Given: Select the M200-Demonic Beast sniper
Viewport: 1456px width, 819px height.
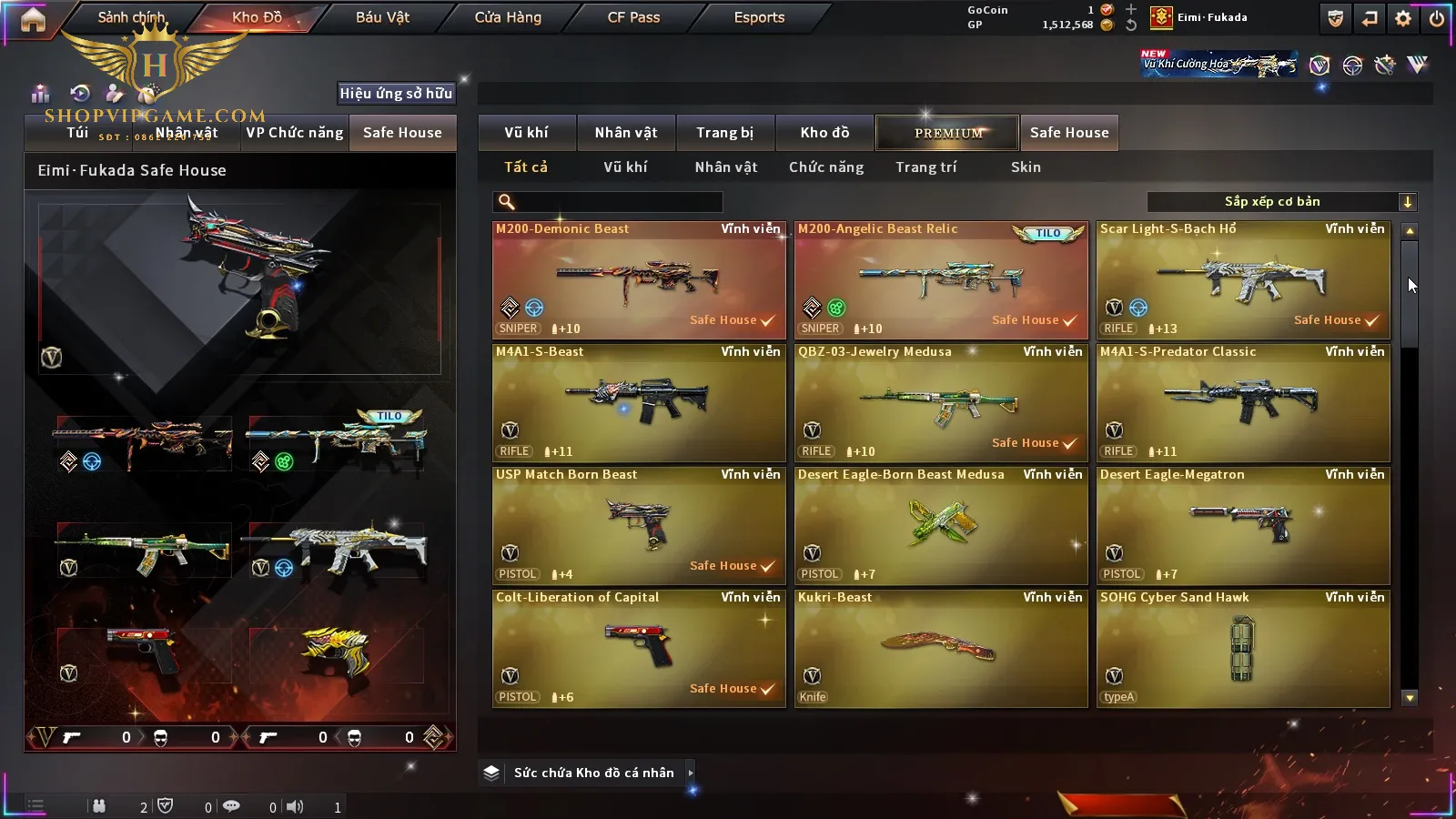Looking at the screenshot, I should coord(639,280).
